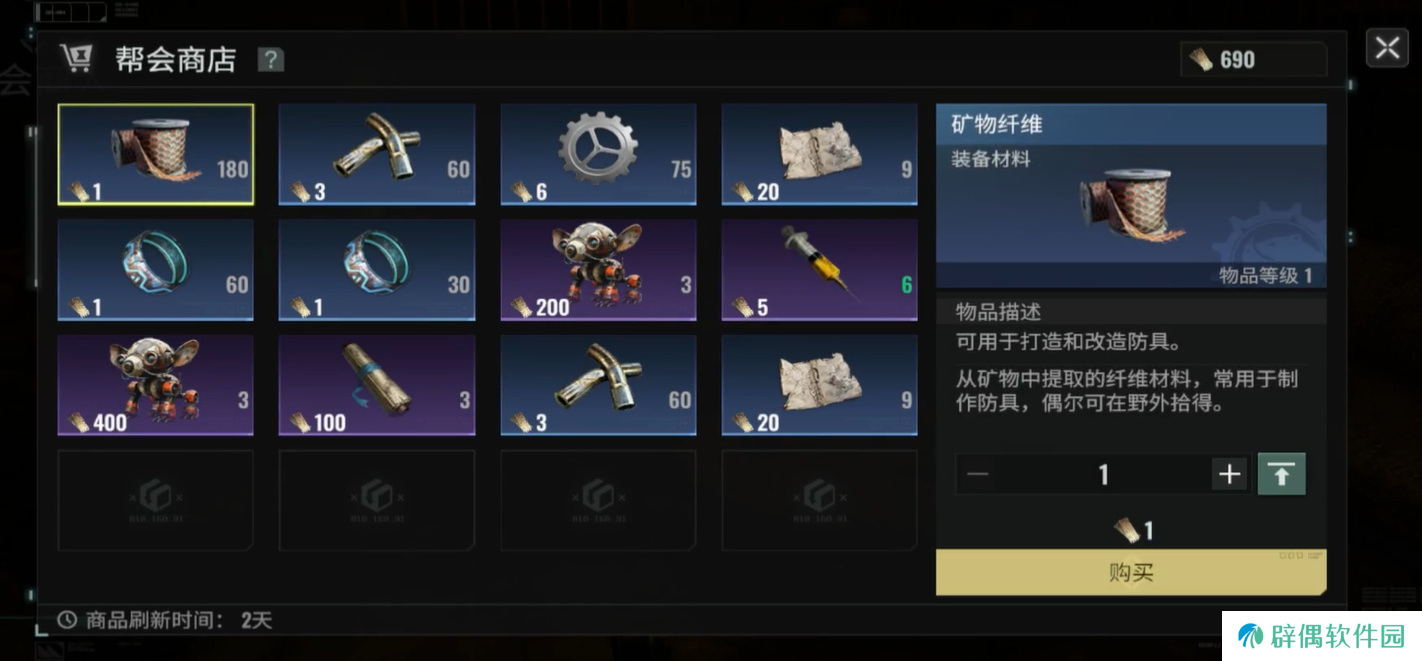This screenshot has height=661, width=1422.
Task: Set quantity to maximum with arrow button
Action: (x=1281, y=474)
